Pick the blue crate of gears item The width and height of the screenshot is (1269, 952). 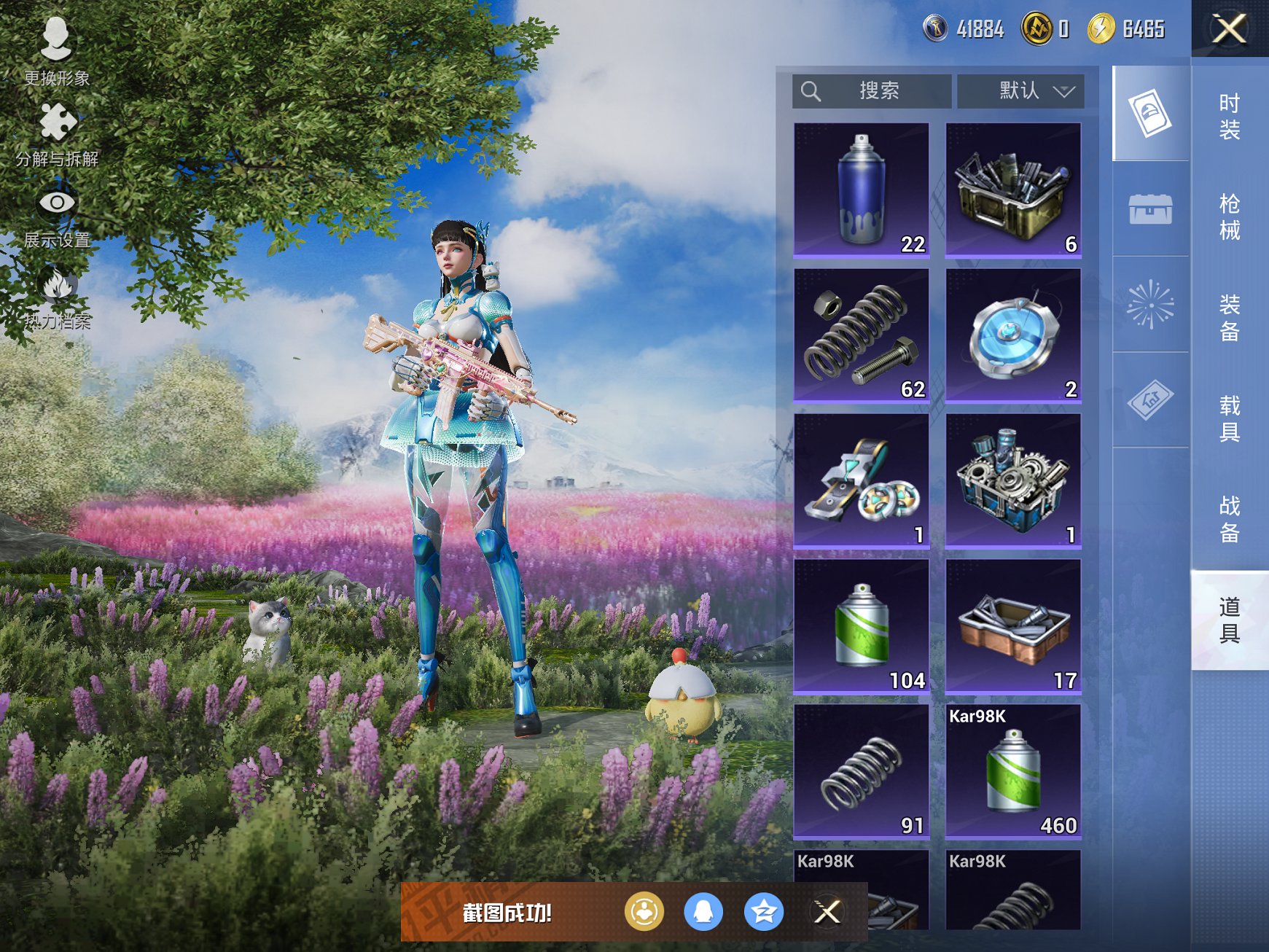click(1013, 480)
